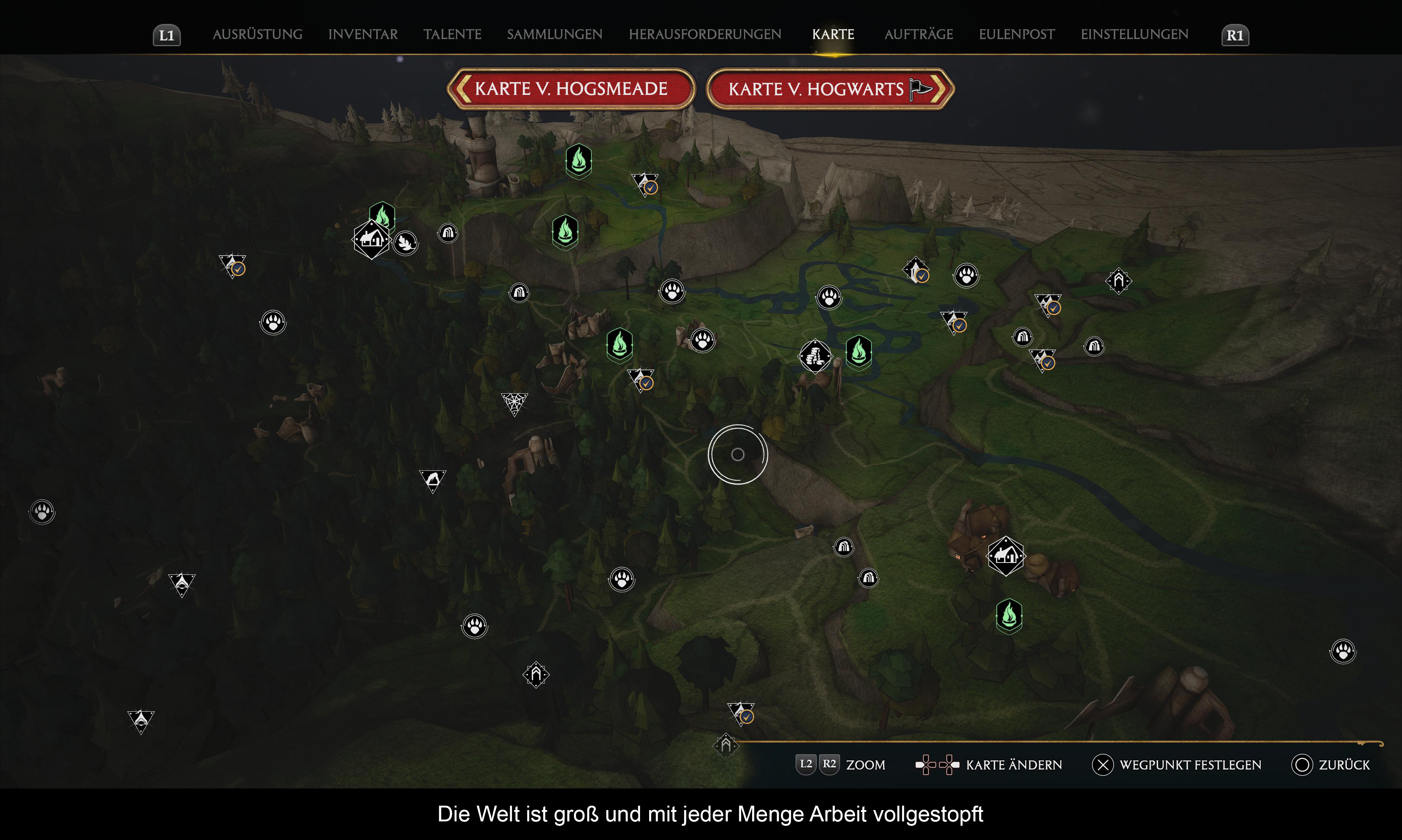
Task: Select the coin stack map marker
Action: pos(815,357)
